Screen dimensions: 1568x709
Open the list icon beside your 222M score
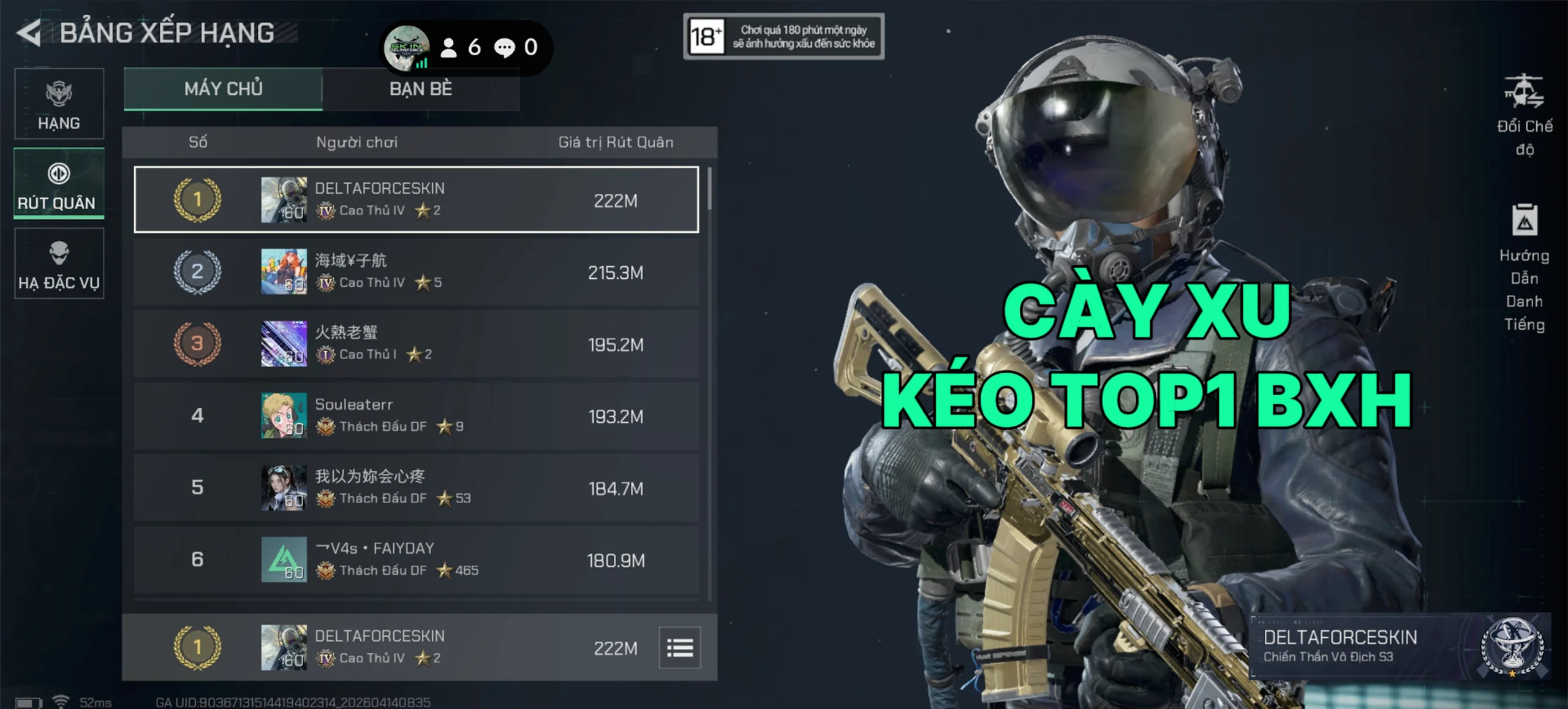click(x=680, y=647)
